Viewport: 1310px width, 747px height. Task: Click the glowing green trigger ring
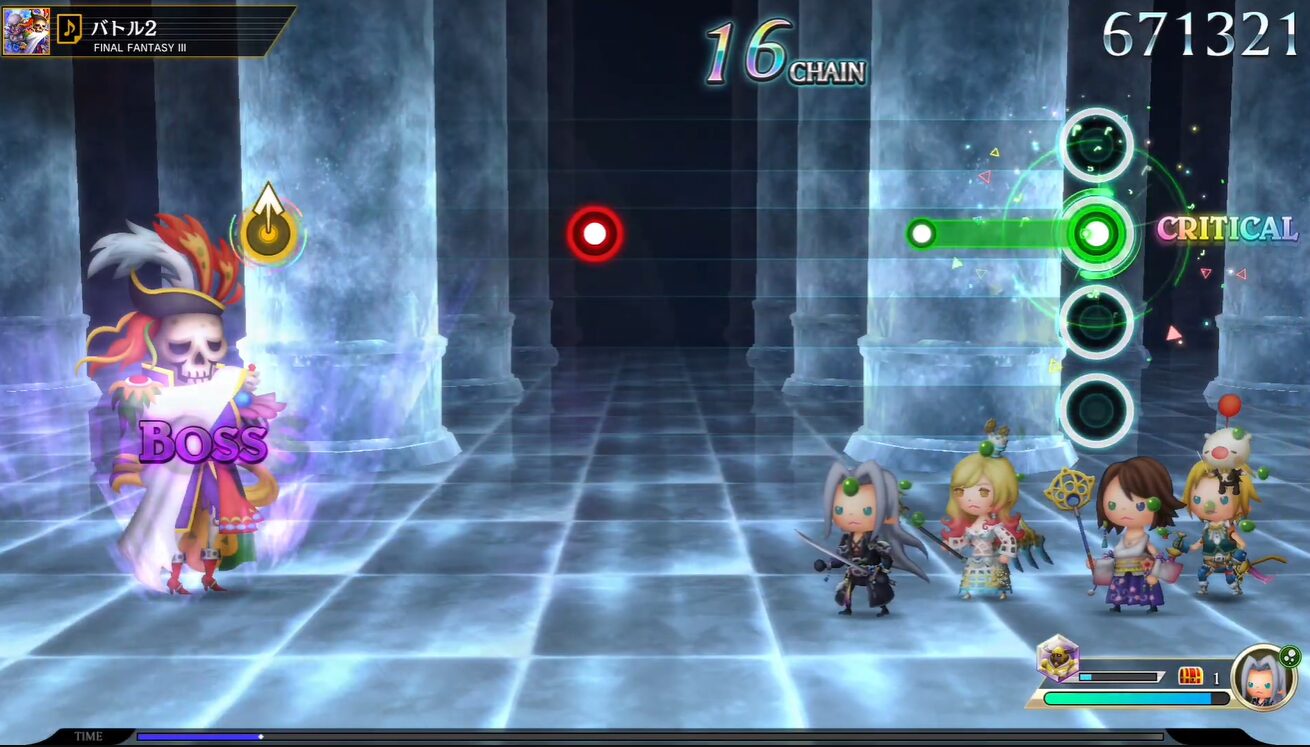pos(1096,234)
